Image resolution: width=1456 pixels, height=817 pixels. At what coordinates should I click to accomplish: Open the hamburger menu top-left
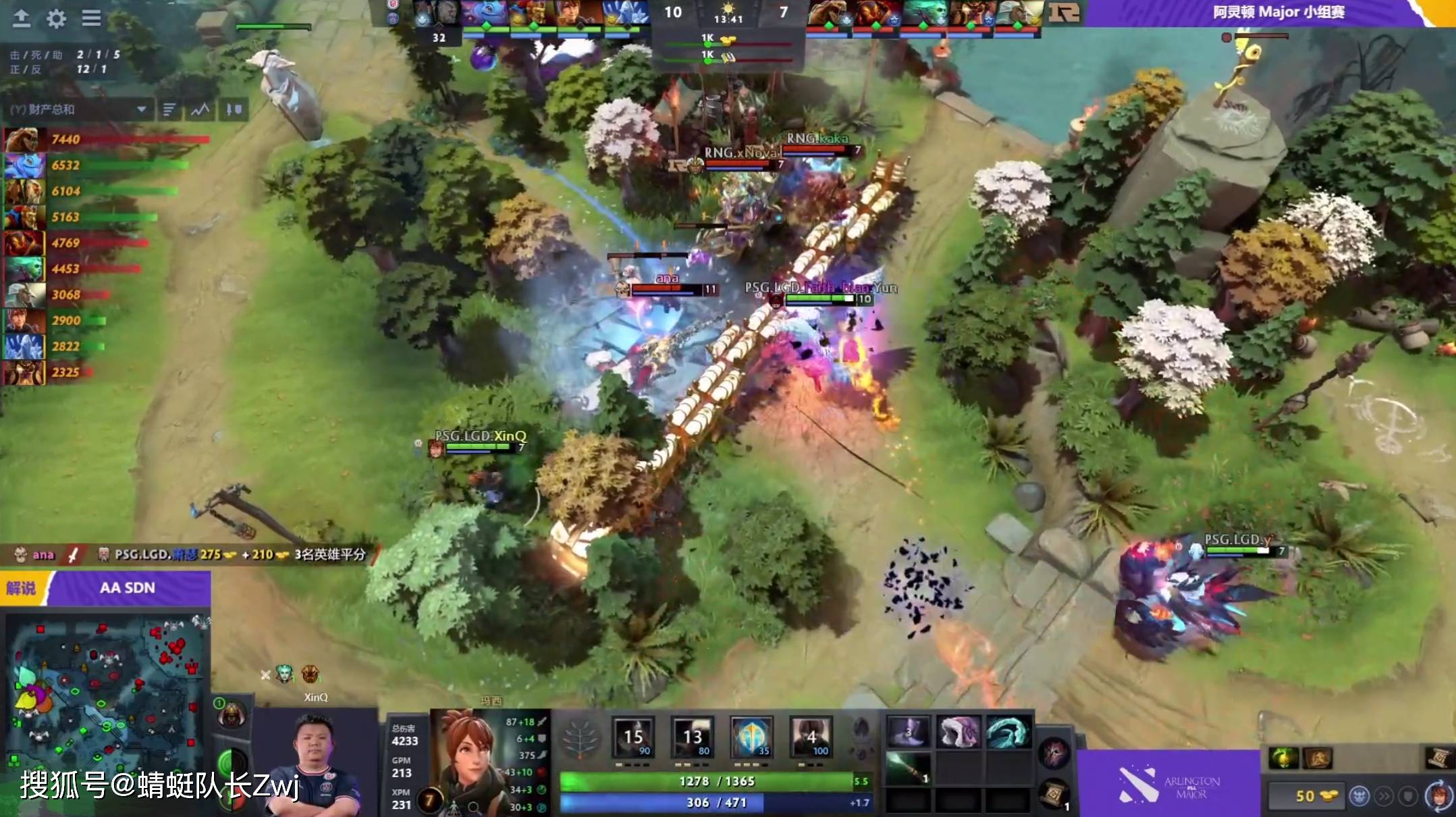(92, 19)
